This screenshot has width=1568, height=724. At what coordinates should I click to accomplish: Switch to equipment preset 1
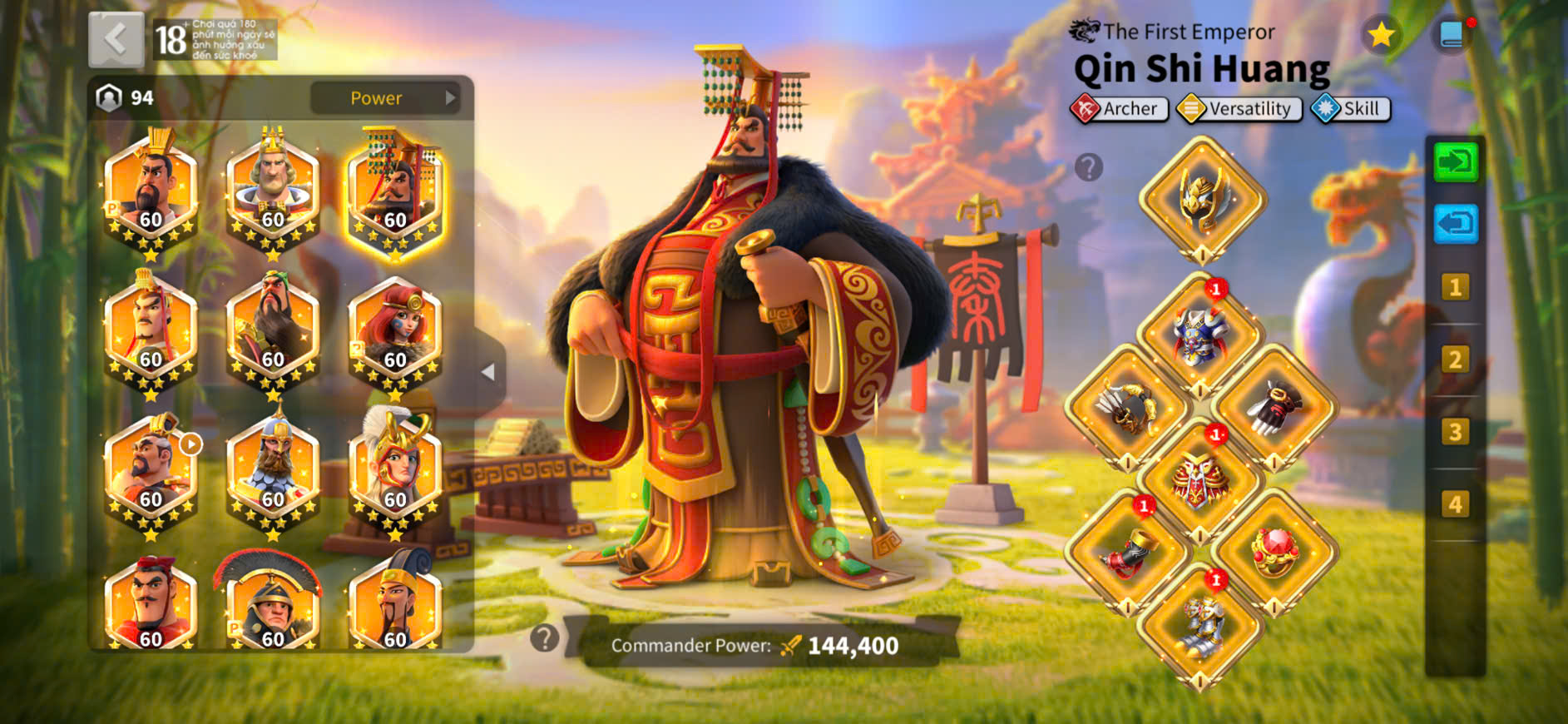(1455, 288)
